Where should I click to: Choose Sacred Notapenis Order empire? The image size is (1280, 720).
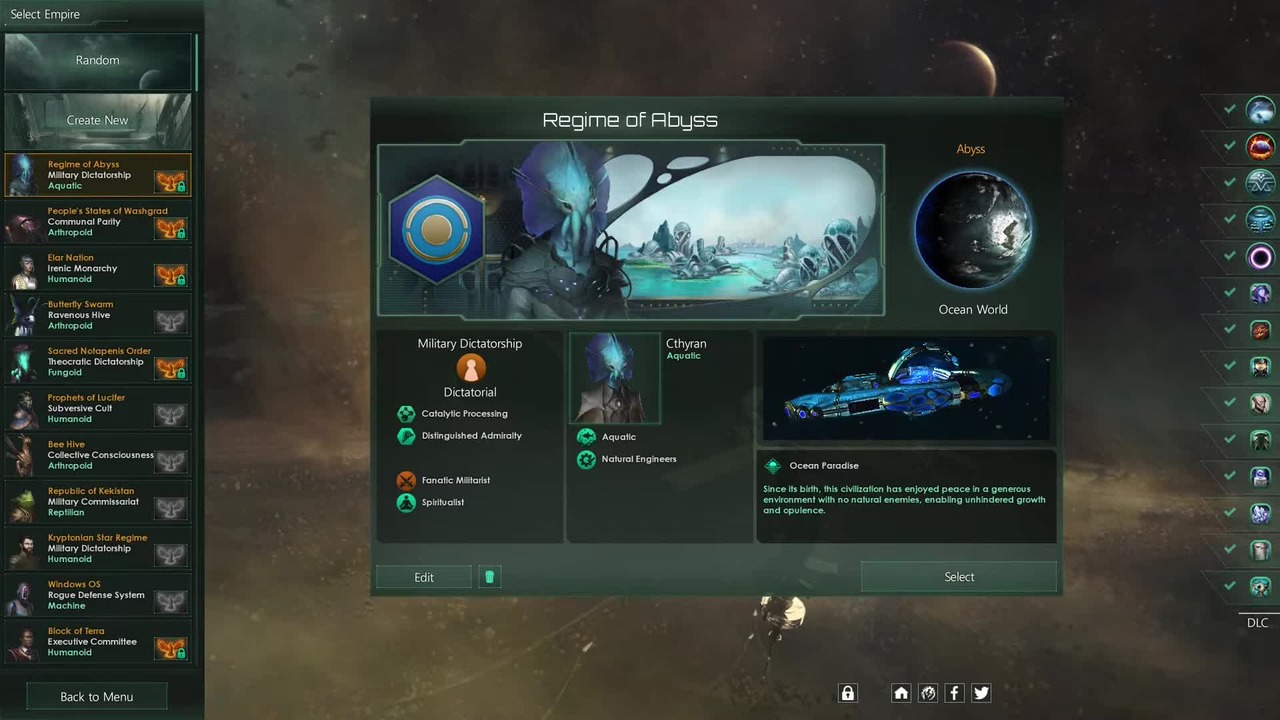tap(97, 362)
